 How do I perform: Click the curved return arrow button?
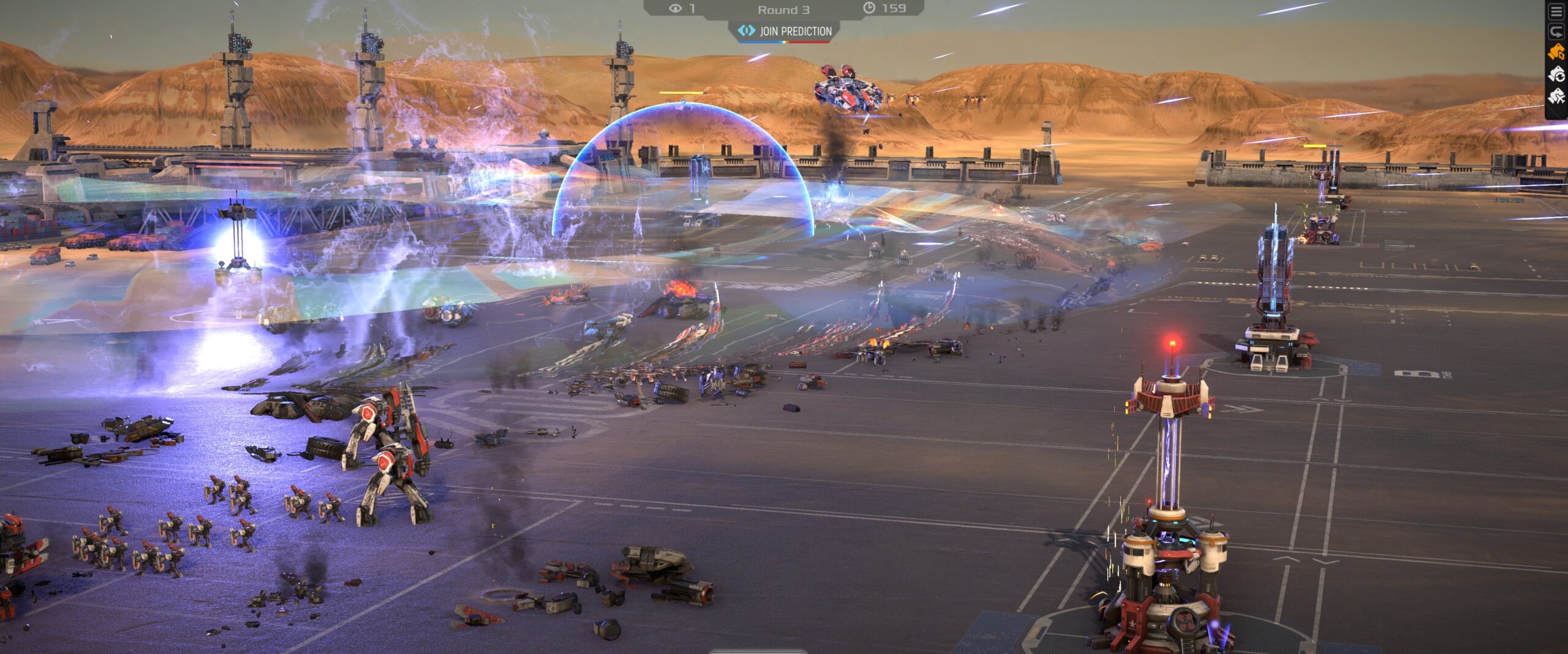click(1557, 31)
